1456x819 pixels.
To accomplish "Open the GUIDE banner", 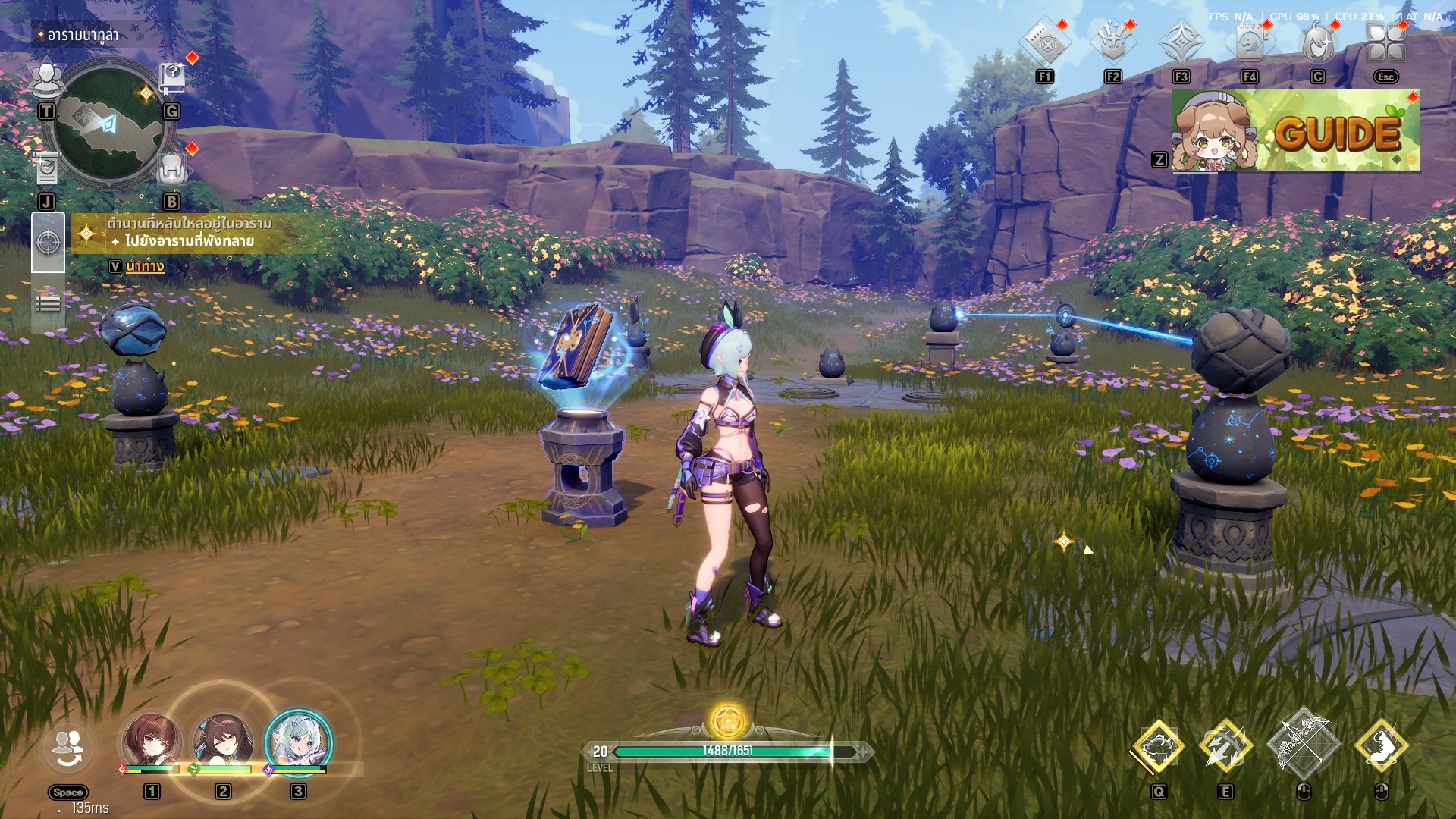I will [x=1295, y=131].
